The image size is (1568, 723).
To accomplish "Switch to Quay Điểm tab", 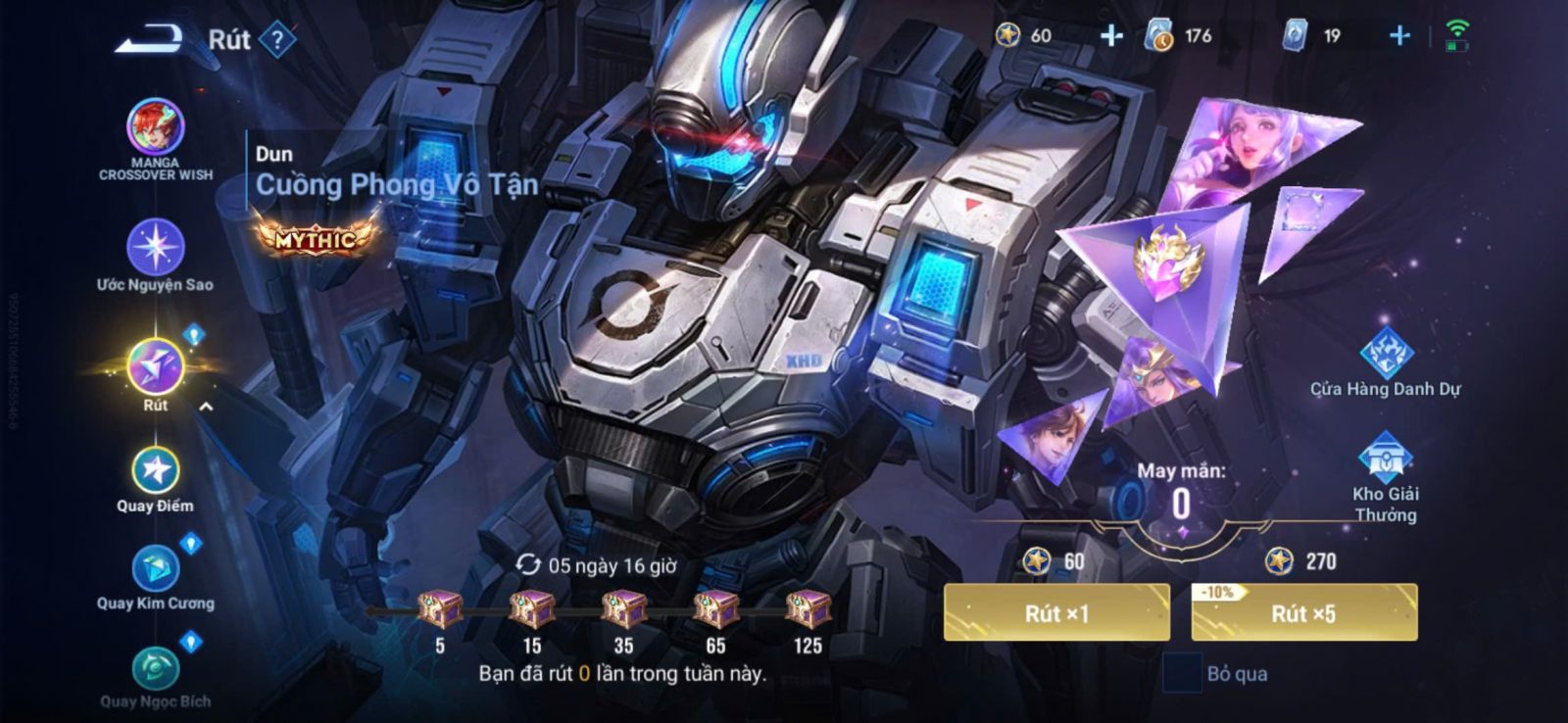I will click(x=155, y=471).
